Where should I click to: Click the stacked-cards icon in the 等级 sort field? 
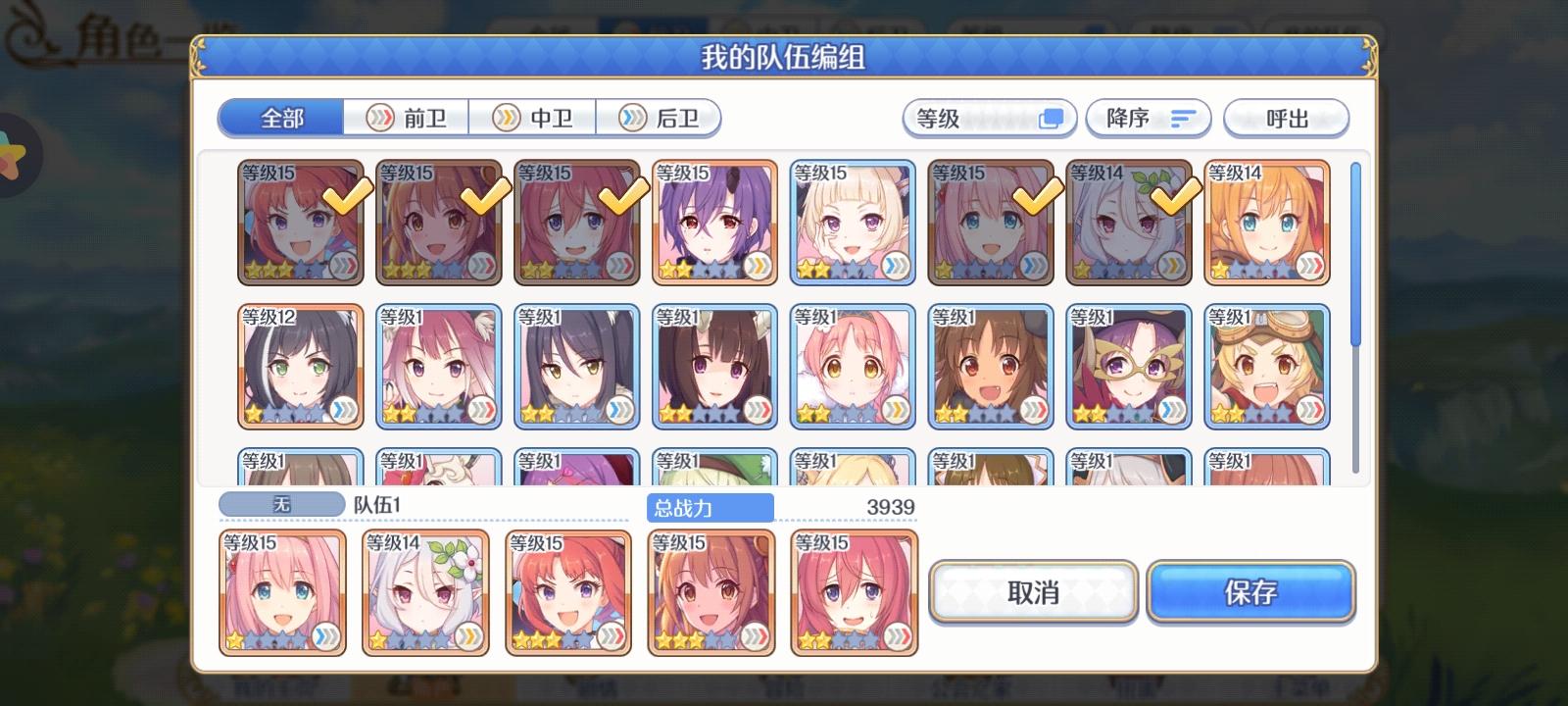click(x=1051, y=117)
